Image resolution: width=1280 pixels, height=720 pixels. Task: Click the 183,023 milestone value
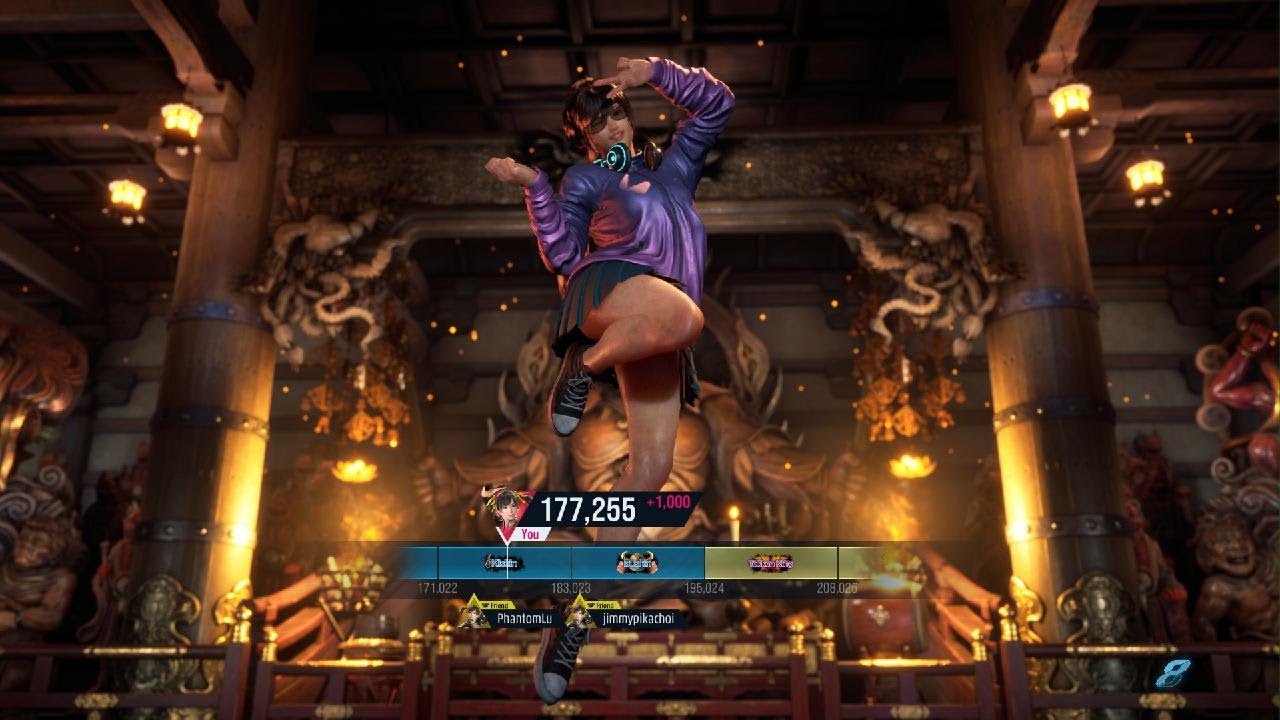click(573, 586)
